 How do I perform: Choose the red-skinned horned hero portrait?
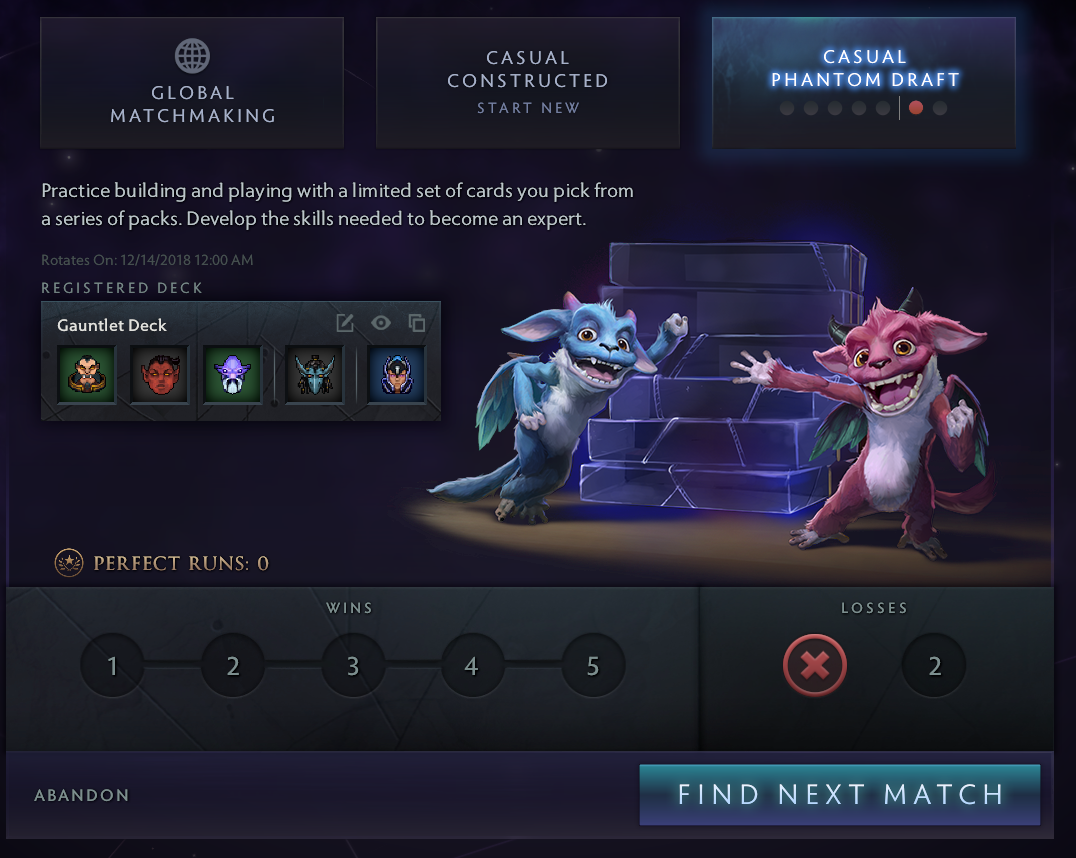click(159, 374)
